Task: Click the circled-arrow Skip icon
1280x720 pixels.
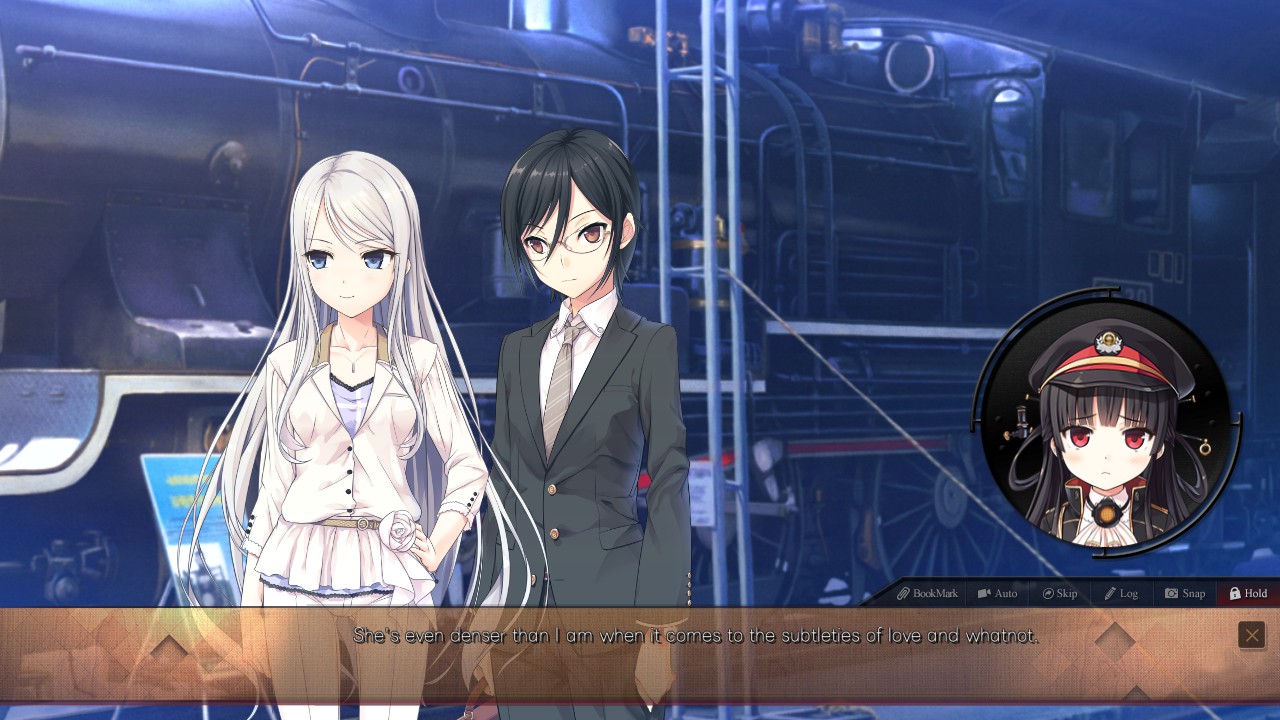Action: [1047, 593]
